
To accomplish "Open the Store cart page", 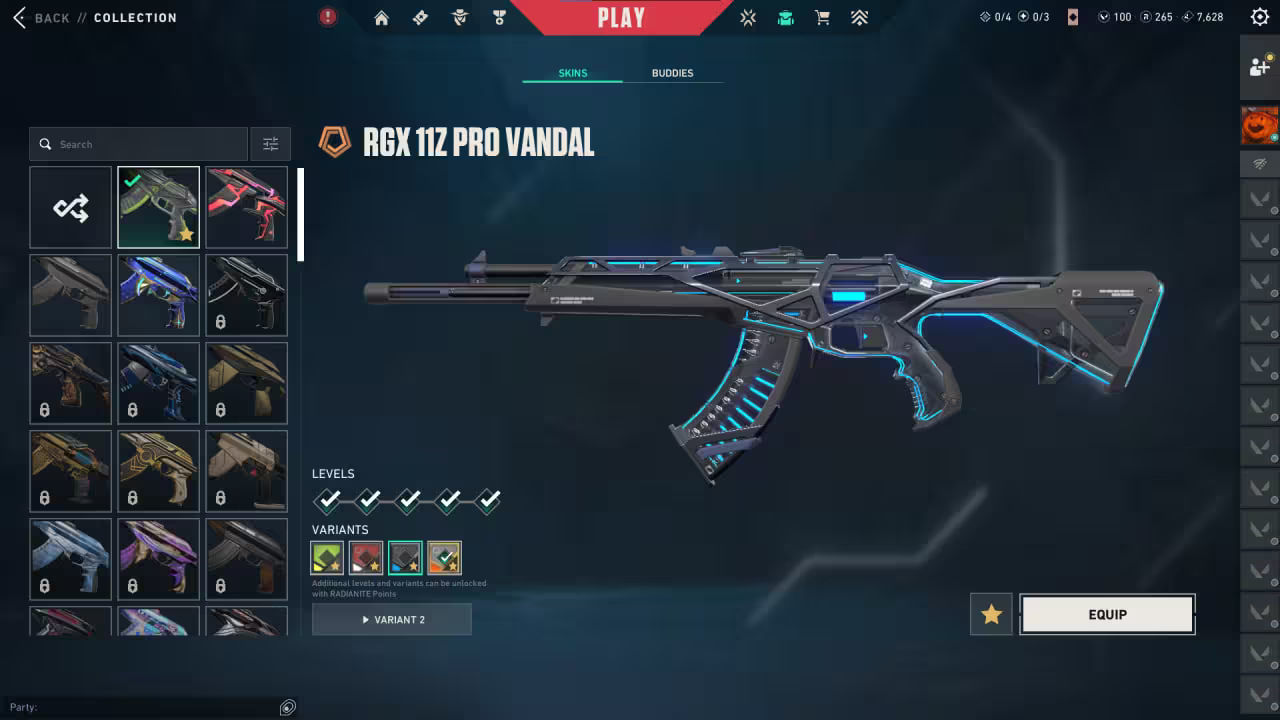I will coord(822,17).
